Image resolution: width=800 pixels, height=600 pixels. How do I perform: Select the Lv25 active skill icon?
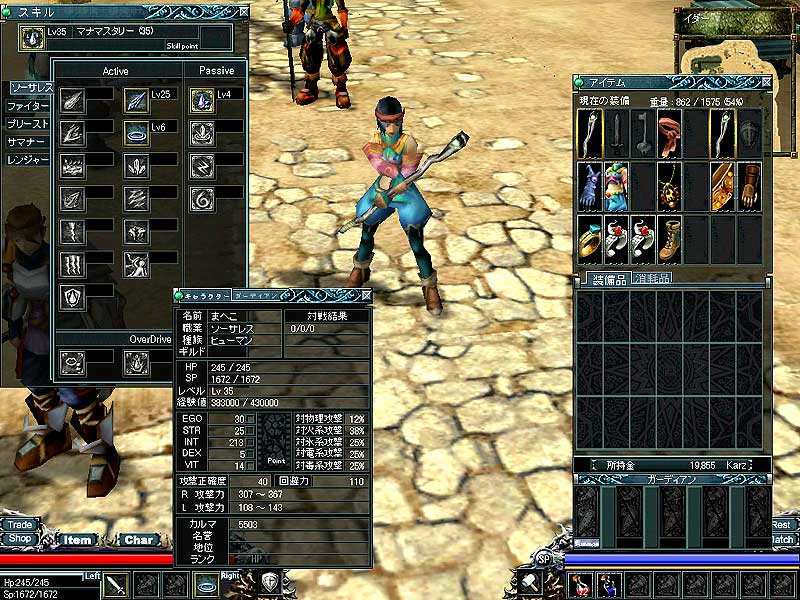point(136,100)
